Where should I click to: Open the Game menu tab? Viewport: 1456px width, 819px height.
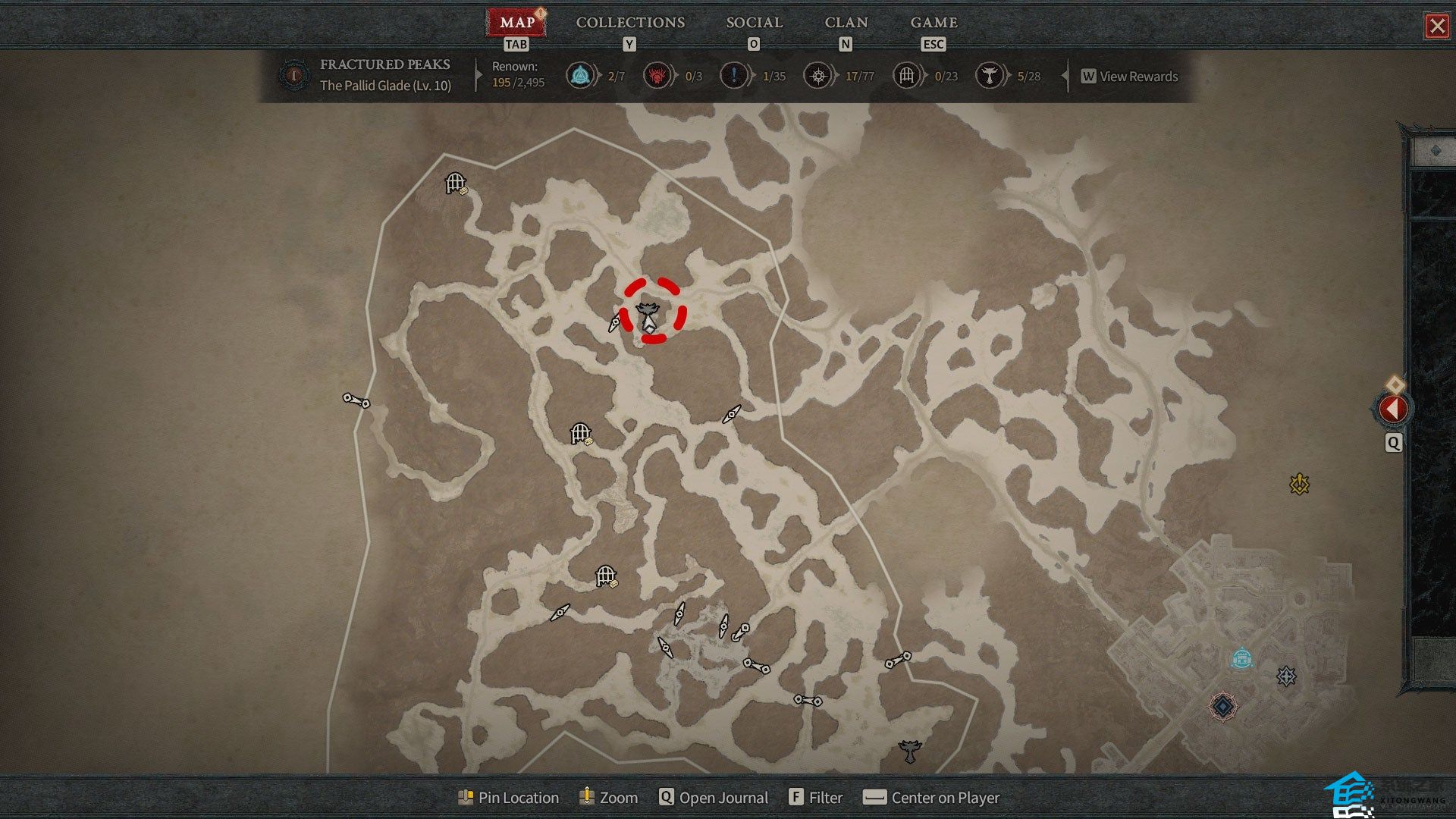pos(934,23)
